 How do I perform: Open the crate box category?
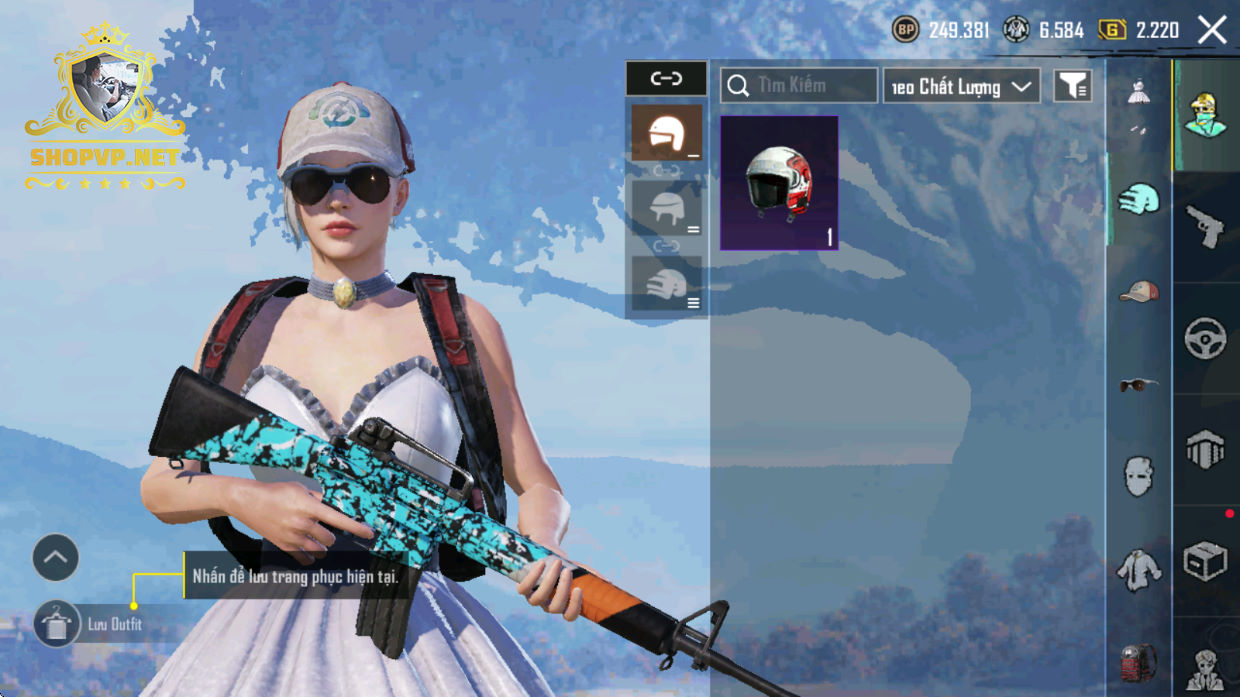(1205, 561)
